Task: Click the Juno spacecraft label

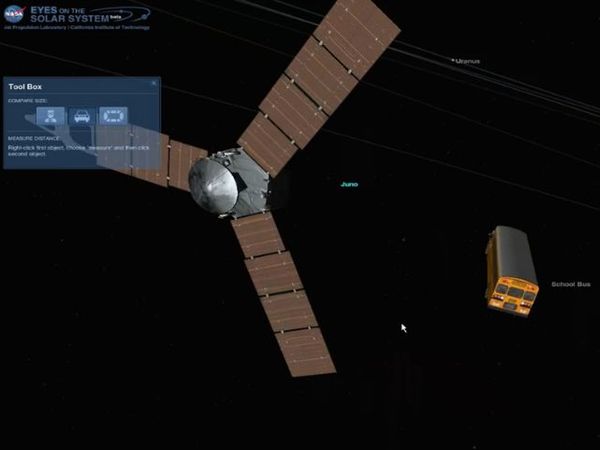Action: pos(349,184)
